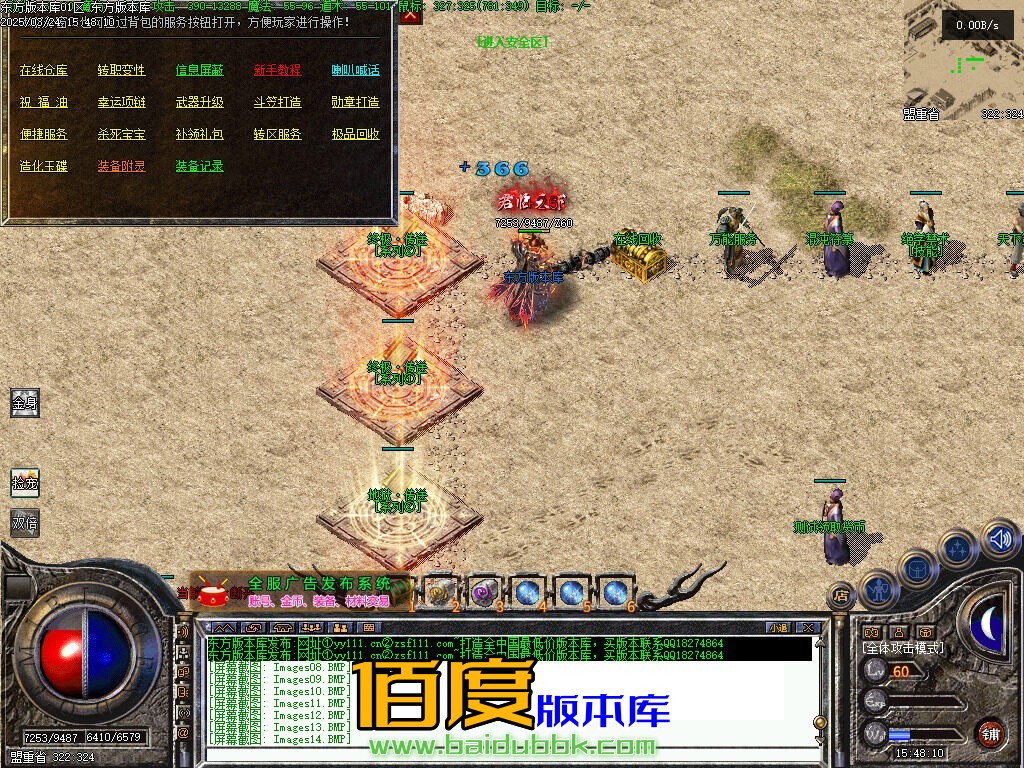Viewport: 1024px width, 768px height.
Task: Open the character figure round icon
Action: pos(879,588)
